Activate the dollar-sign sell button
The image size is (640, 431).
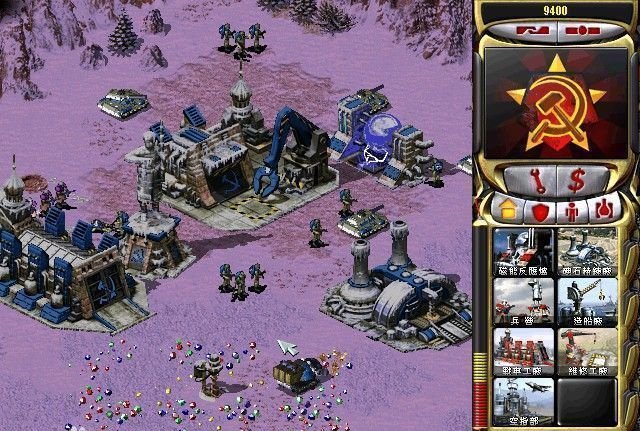click(x=577, y=181)
